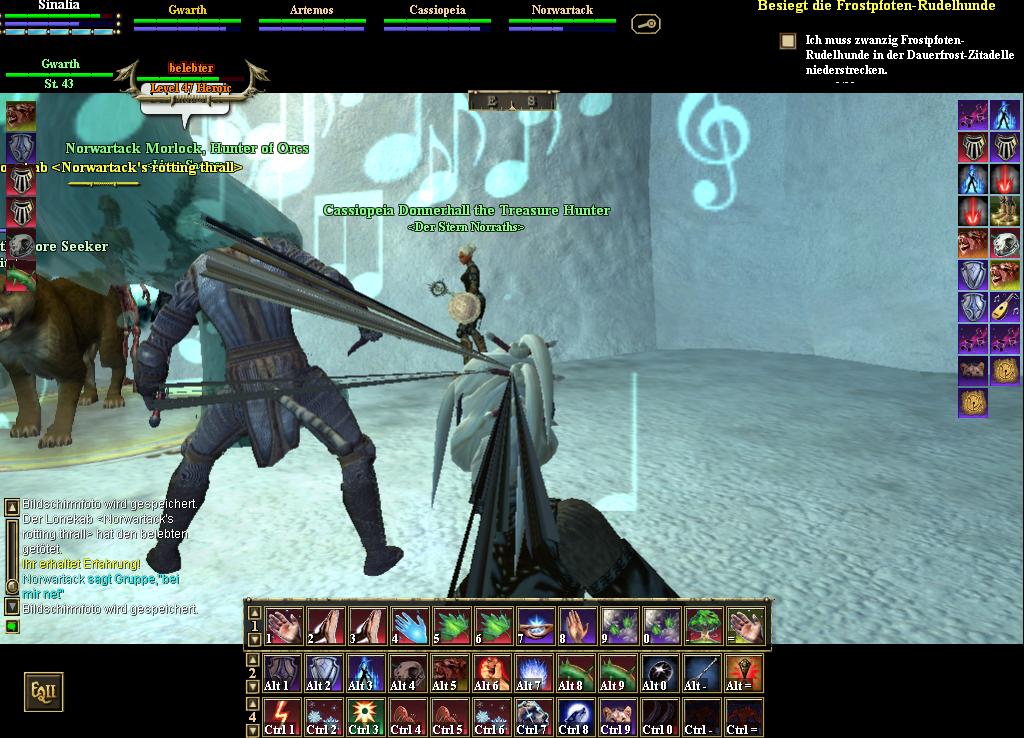Open the EQII main menu button
Image resolution: width=1024 pixels, height=738 pixels.
44,691
